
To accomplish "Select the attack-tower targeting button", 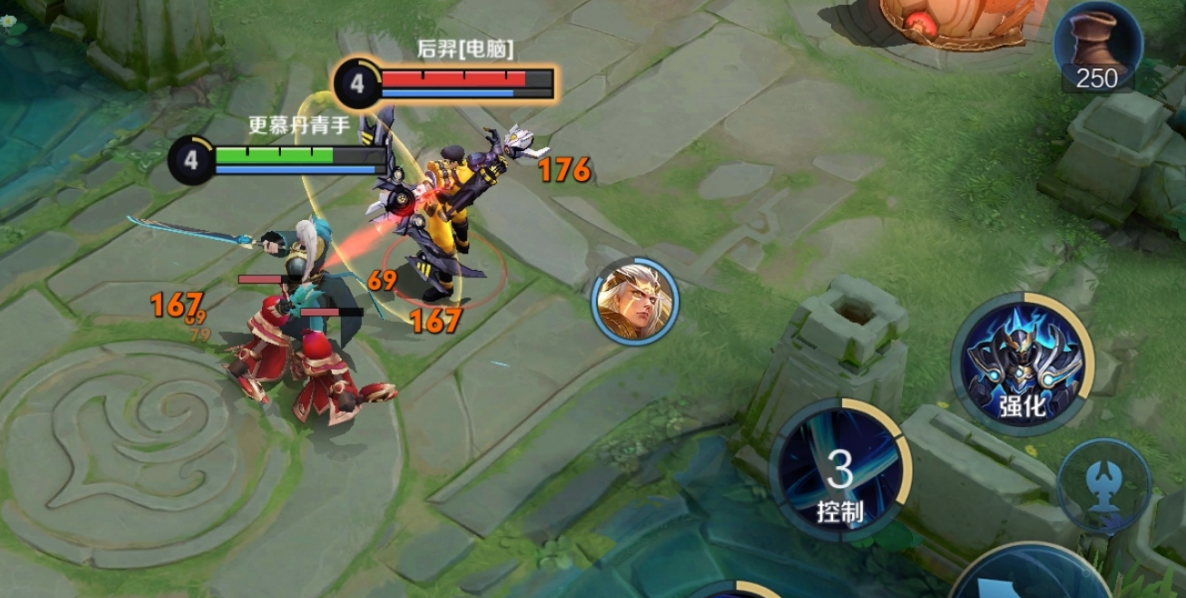I will pyautogui.click(x=1104, y=488).
